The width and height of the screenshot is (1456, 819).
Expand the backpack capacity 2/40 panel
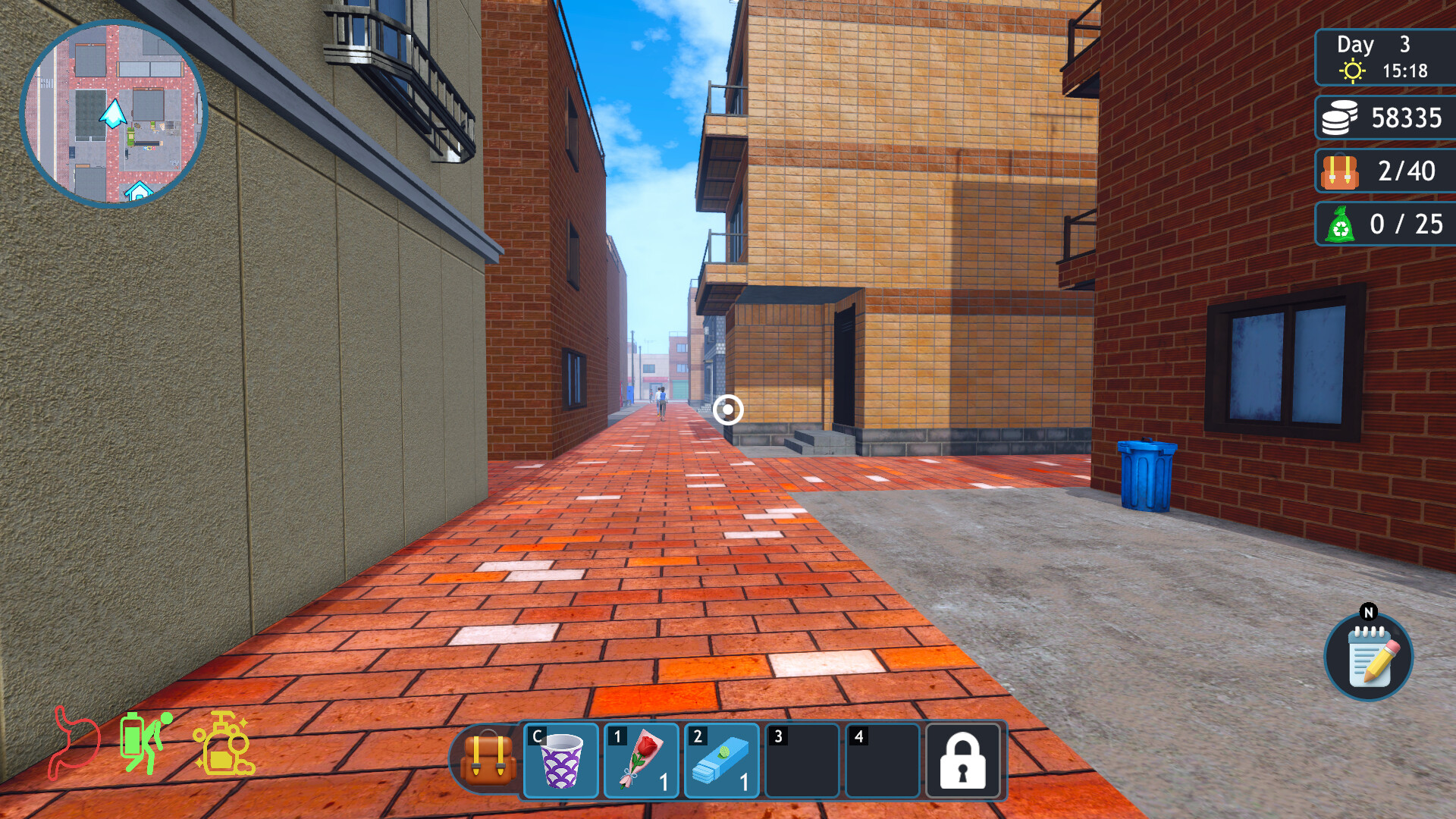(1384, 171)
